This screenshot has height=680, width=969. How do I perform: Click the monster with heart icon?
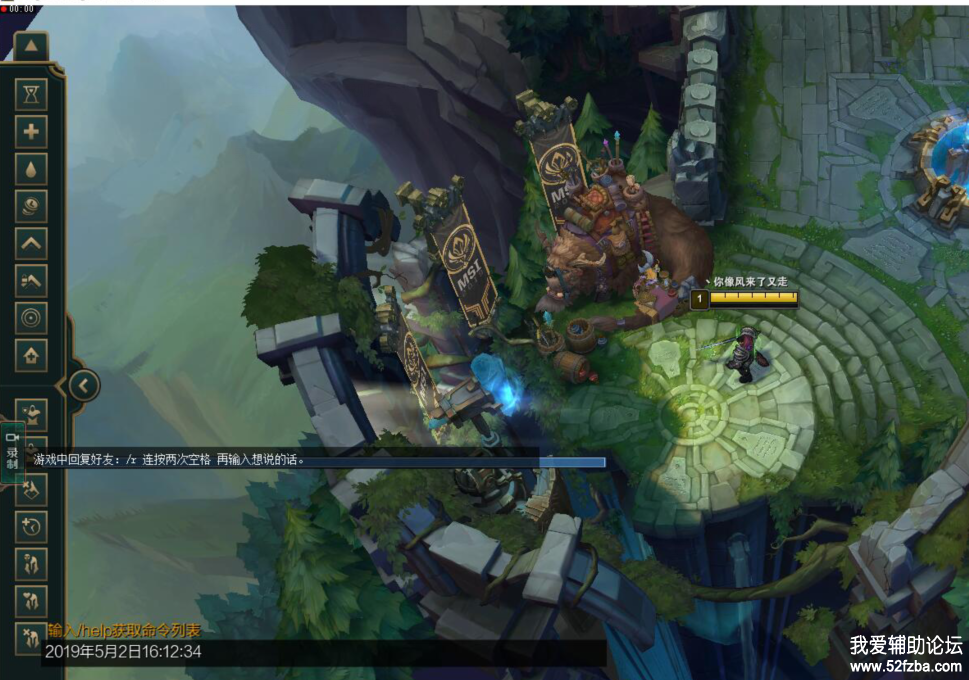[x=32, y=600]
